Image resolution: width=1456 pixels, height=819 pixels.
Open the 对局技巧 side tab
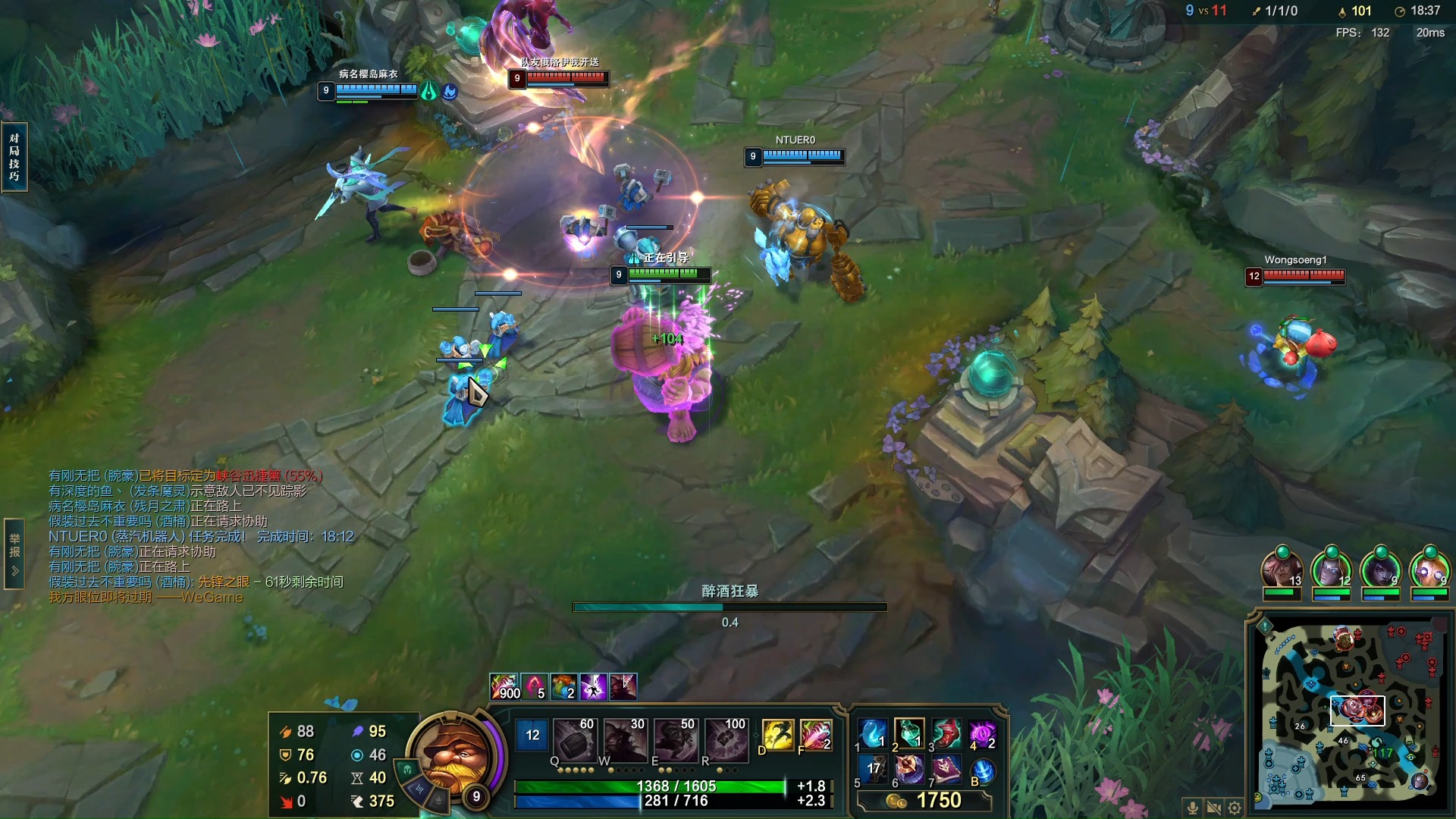click(x=14, y=157)
